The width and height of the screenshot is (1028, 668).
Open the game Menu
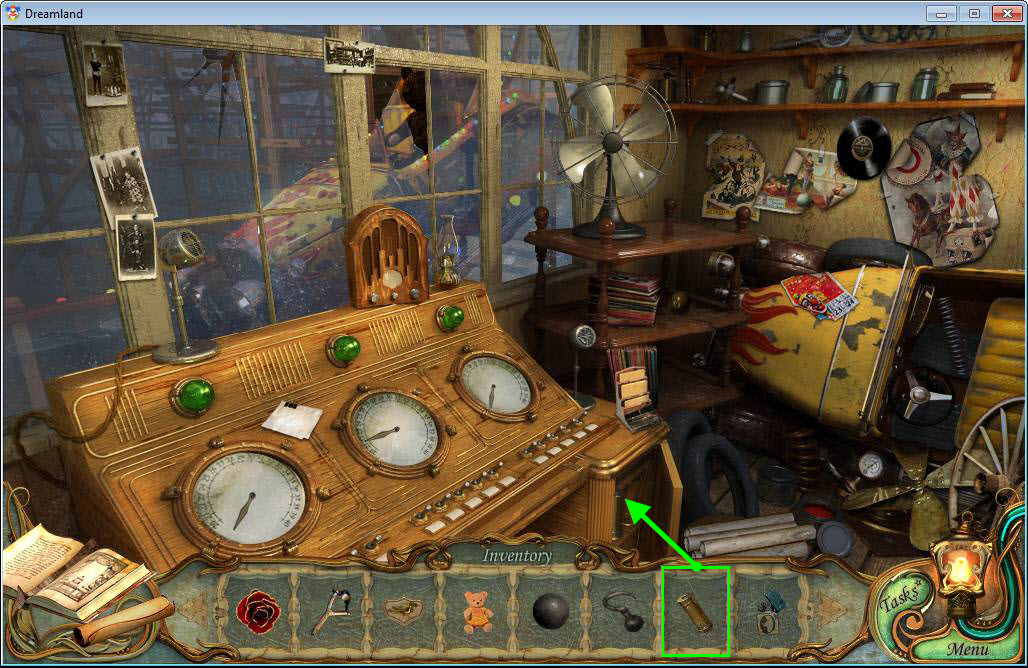(x=967, y=650)
